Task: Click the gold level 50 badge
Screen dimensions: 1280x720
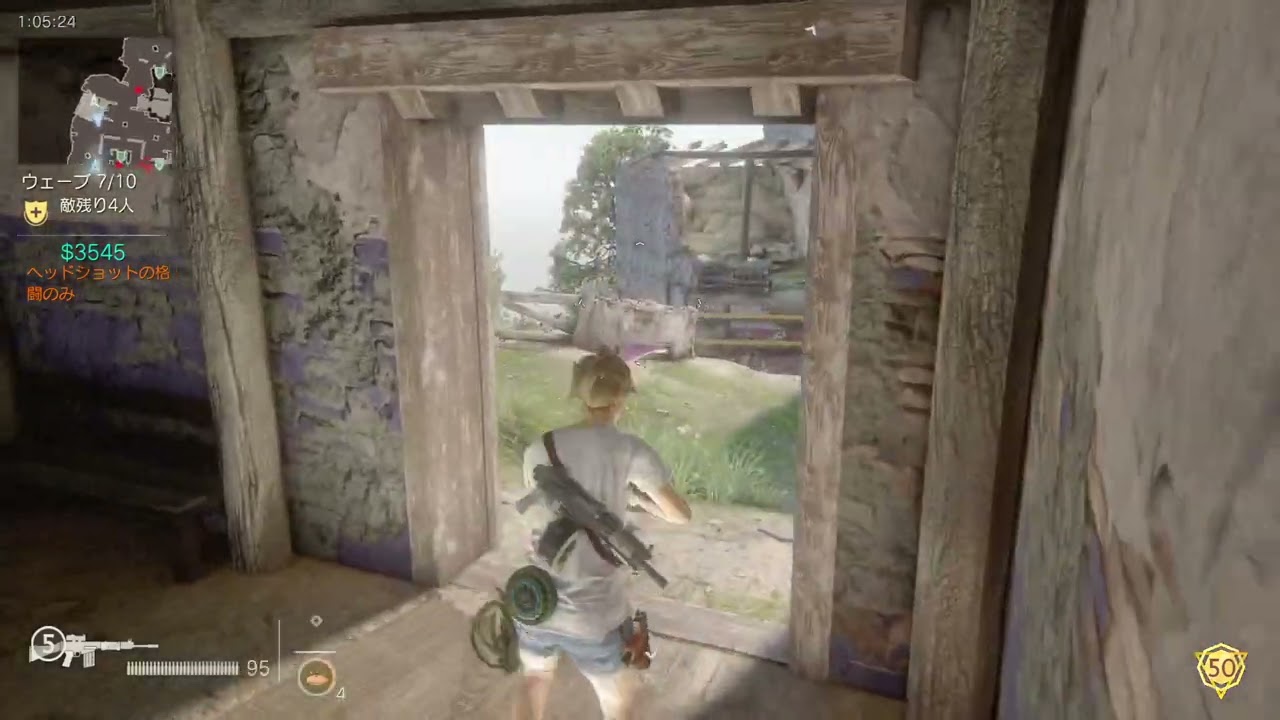Action: click(1221, 669)
